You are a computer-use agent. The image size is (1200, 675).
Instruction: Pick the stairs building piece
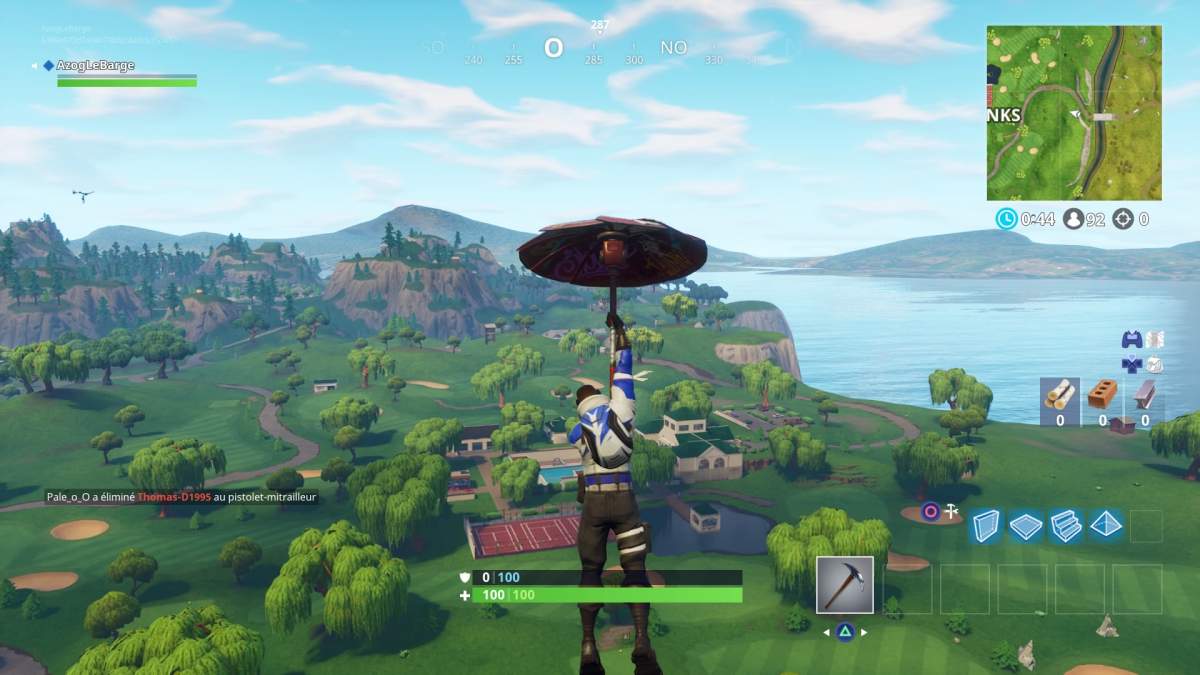[x=1065, y=526]
